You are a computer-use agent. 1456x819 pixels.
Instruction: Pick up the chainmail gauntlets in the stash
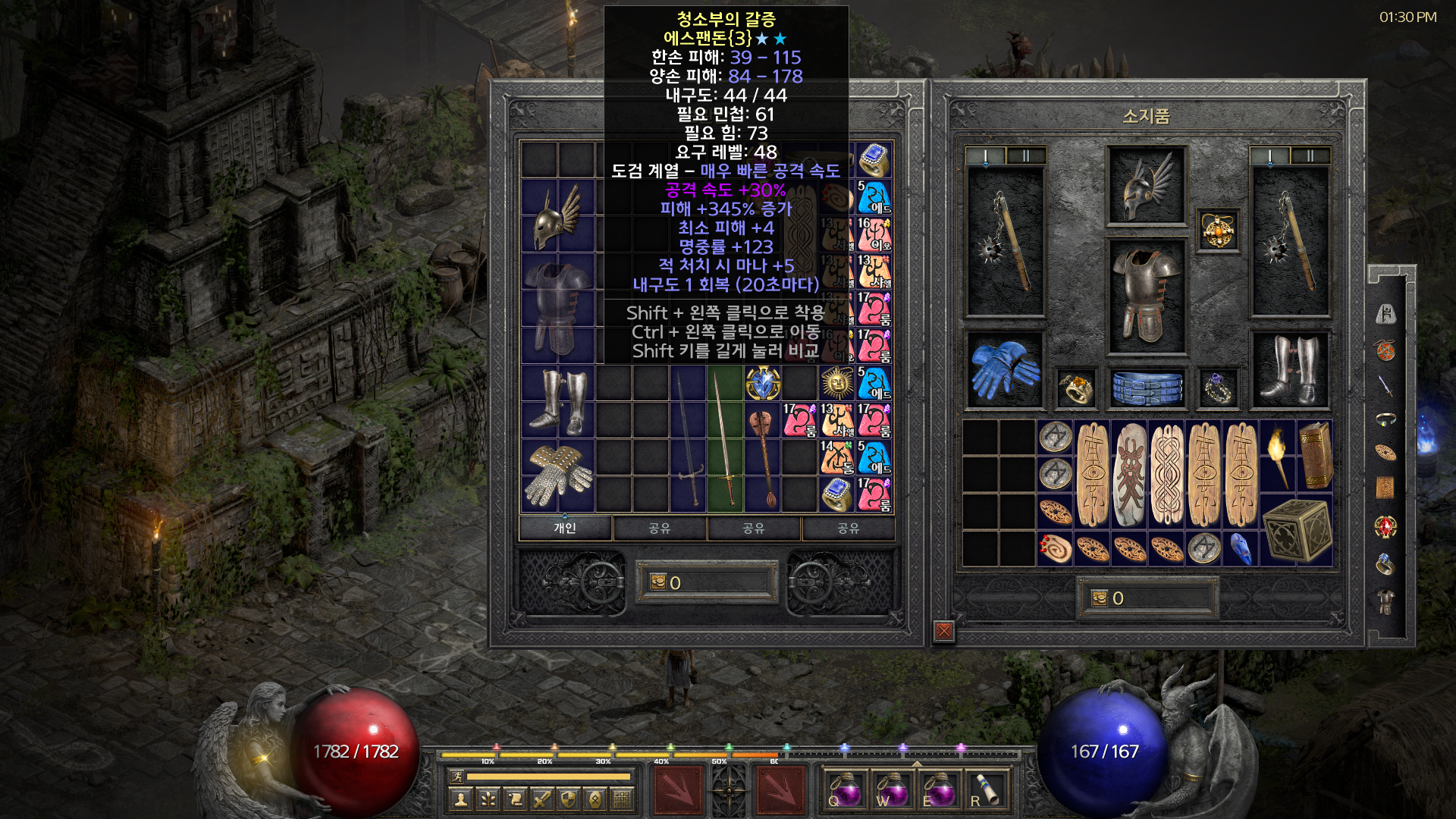tap(559, 475)
